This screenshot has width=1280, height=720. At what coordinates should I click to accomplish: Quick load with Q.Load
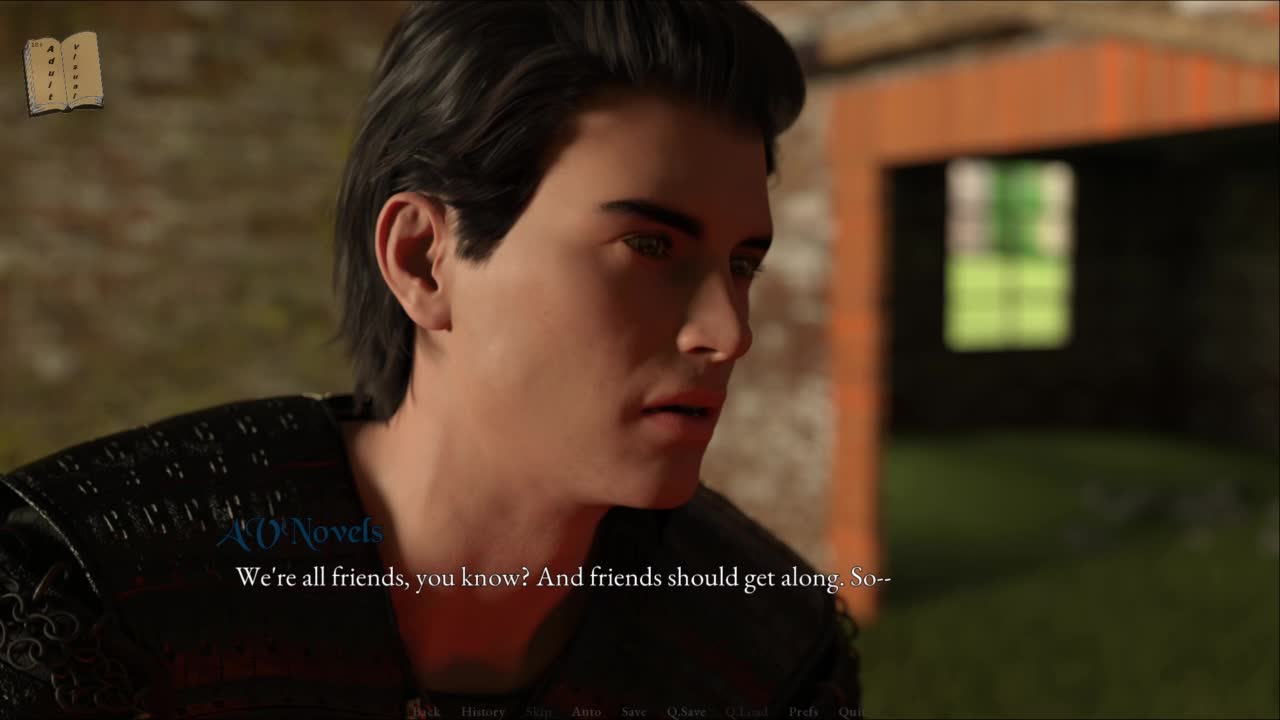[x=746, y=712]
